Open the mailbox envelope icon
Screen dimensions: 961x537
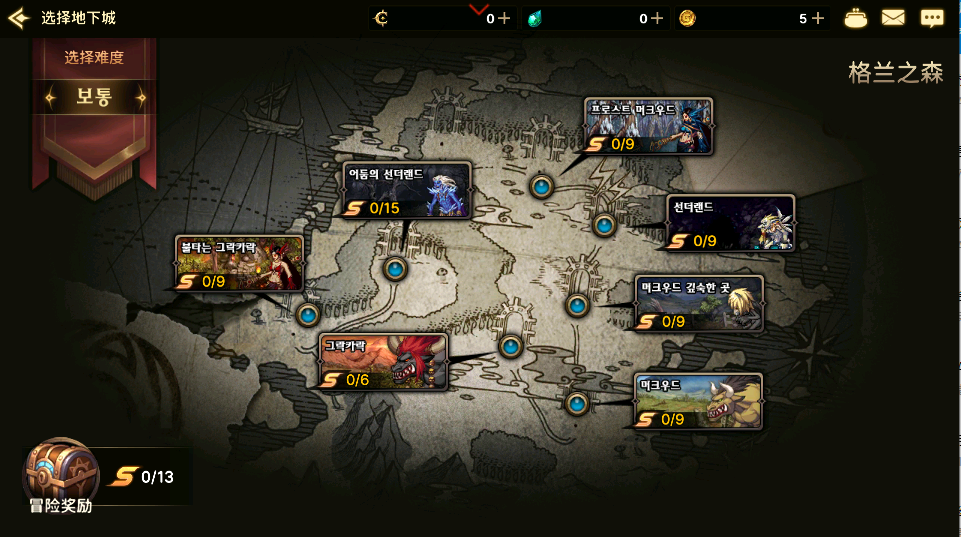(x=893, y=18)
